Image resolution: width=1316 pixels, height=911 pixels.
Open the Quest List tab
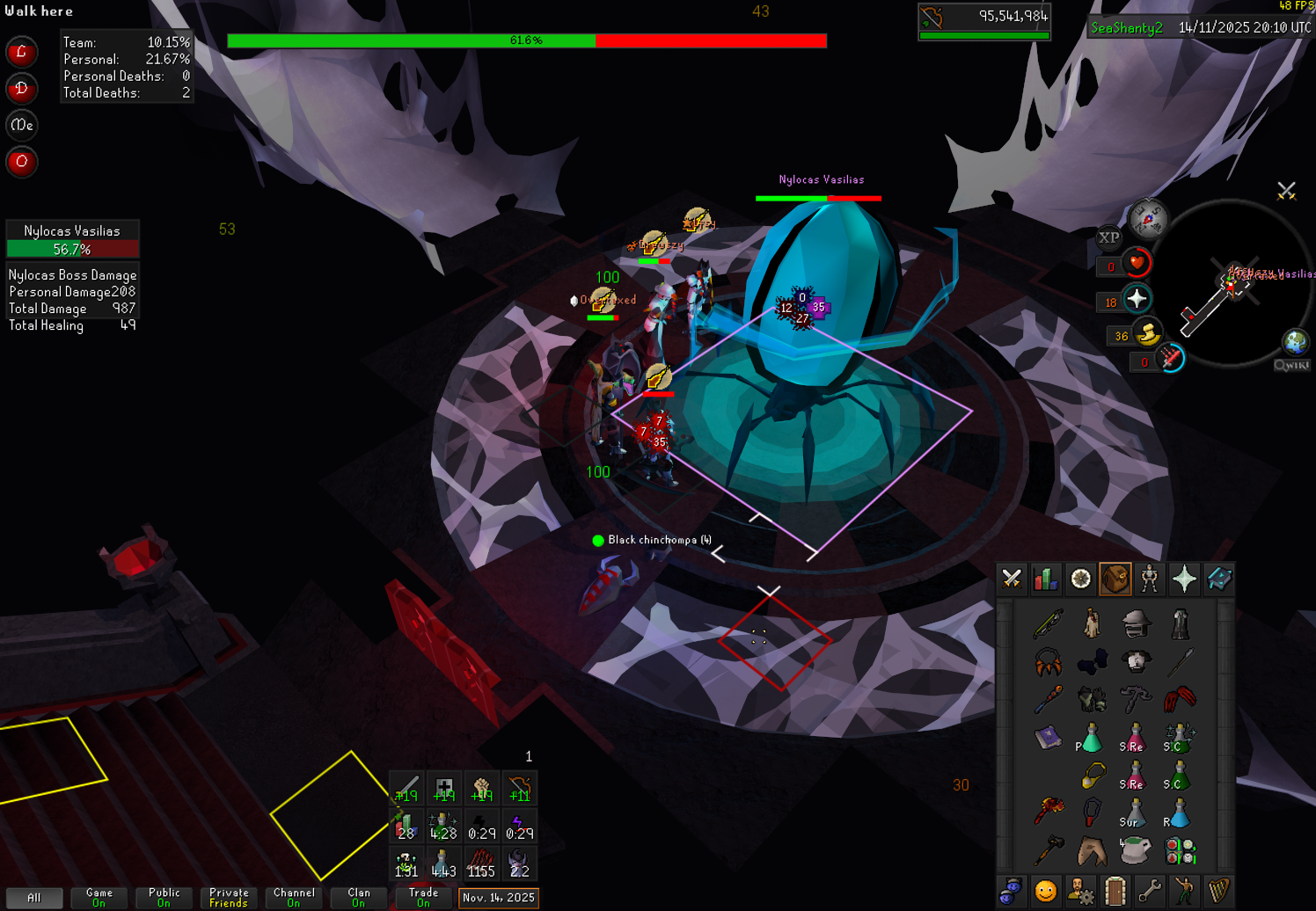pos(1081,579)
